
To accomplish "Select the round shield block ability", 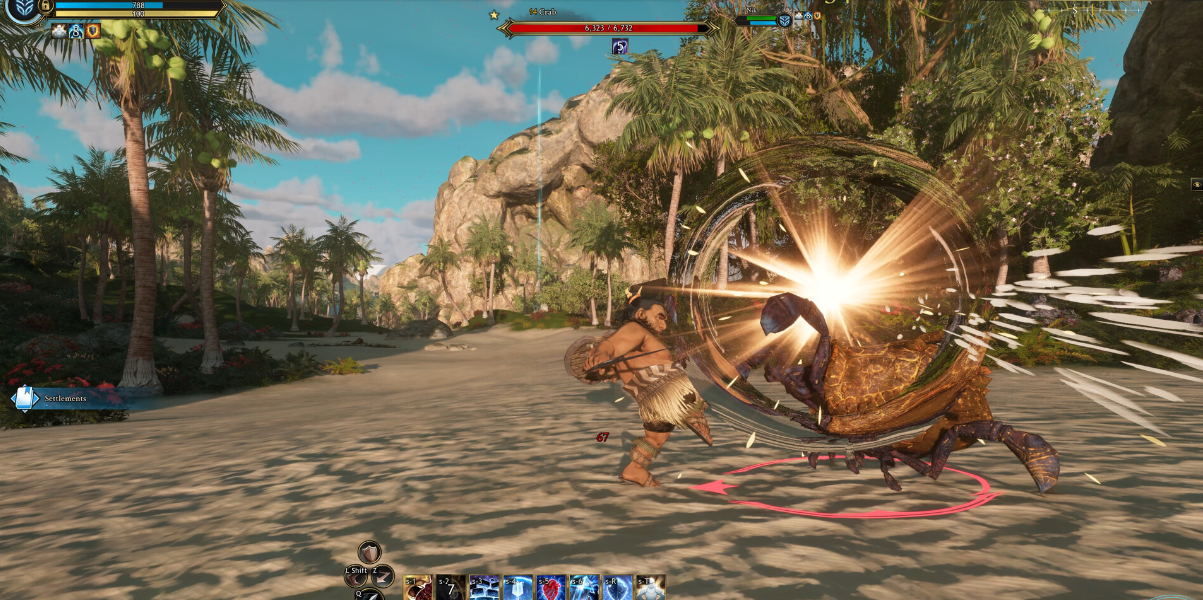I will (370, 552).
